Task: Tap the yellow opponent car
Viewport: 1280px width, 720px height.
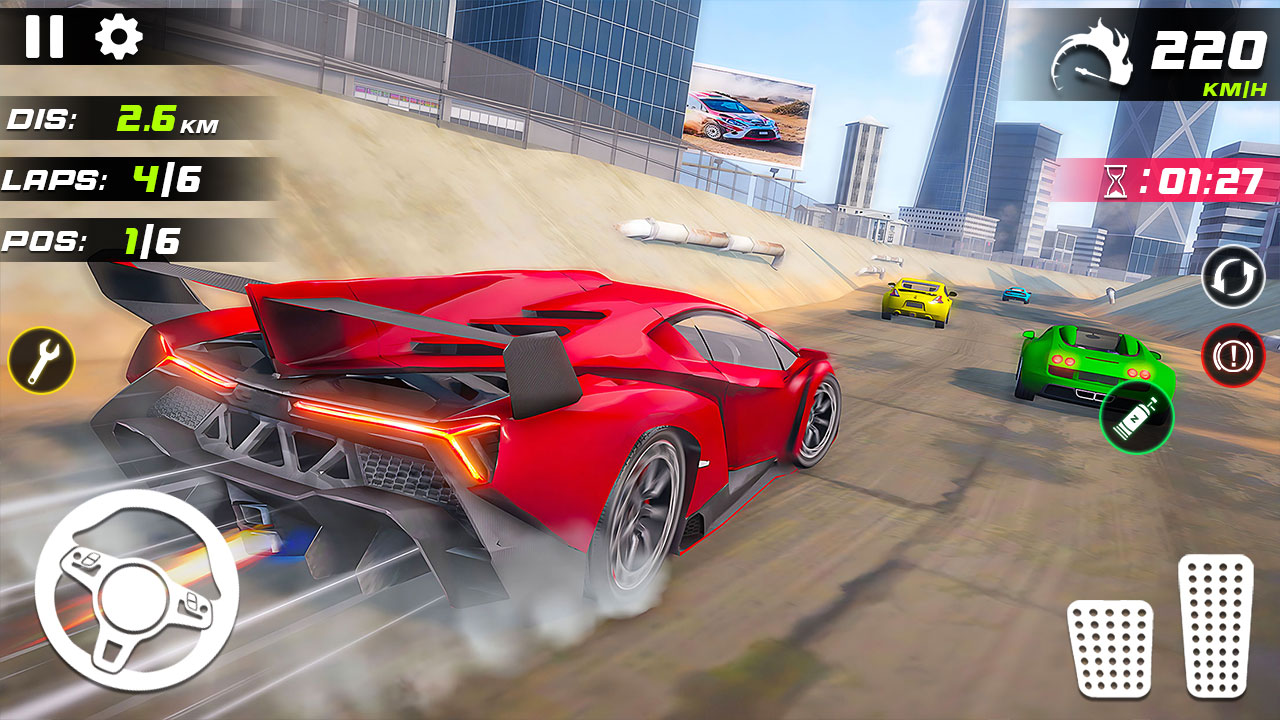Action: point(915,302)
